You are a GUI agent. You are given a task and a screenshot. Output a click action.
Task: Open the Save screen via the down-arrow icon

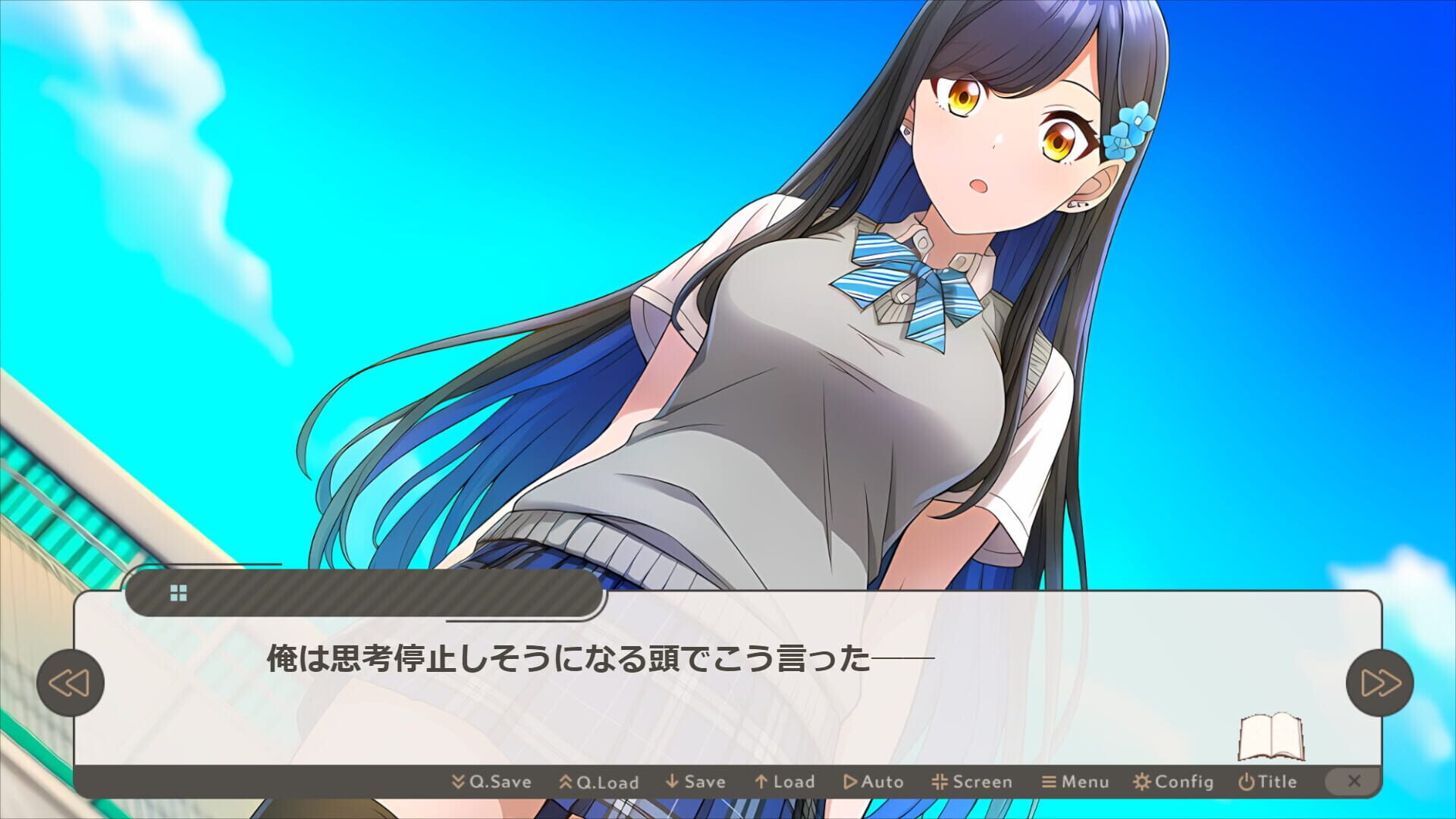point(670,781)
